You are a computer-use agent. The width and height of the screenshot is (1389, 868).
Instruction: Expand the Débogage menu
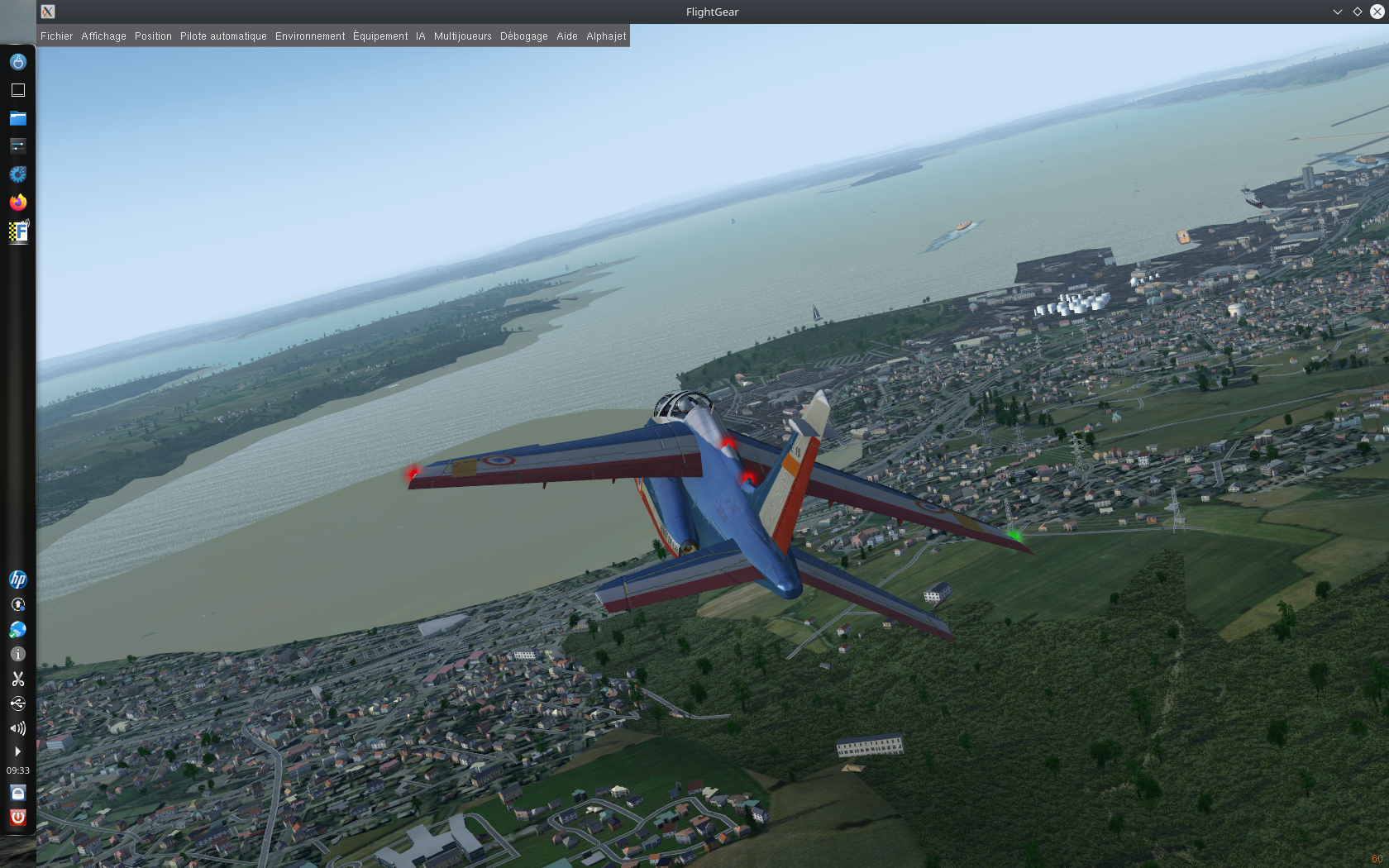point(523,36)
